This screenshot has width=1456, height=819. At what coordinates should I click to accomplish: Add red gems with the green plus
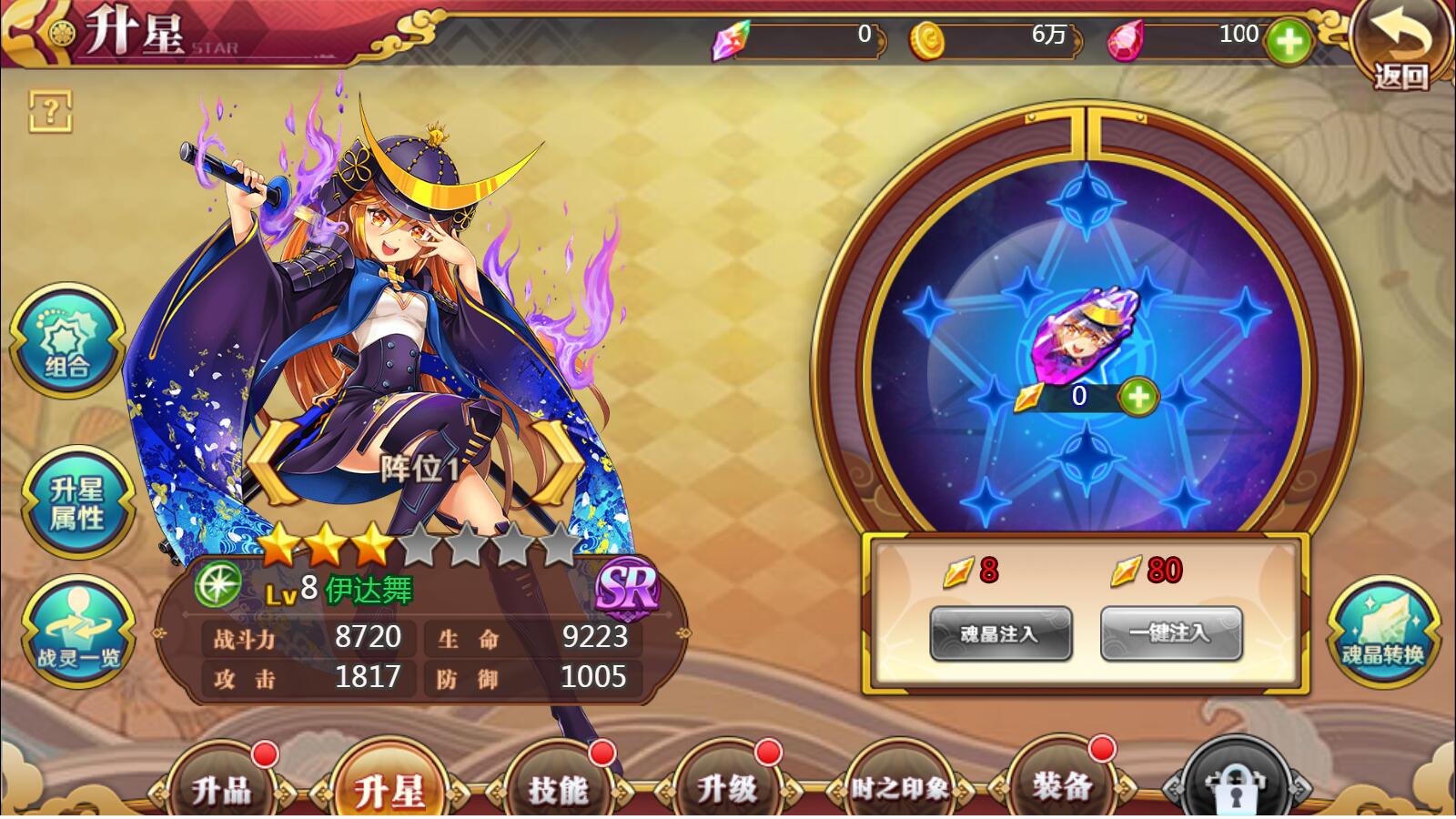1289,41
